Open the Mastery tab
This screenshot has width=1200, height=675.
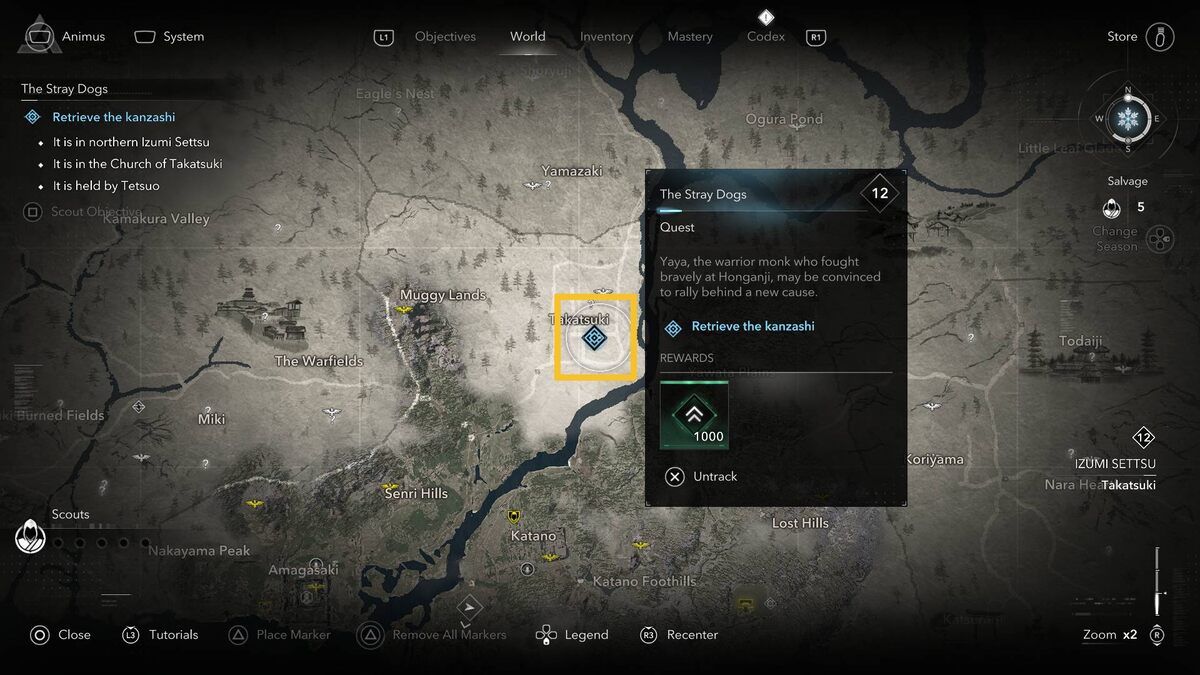point(690,37)
